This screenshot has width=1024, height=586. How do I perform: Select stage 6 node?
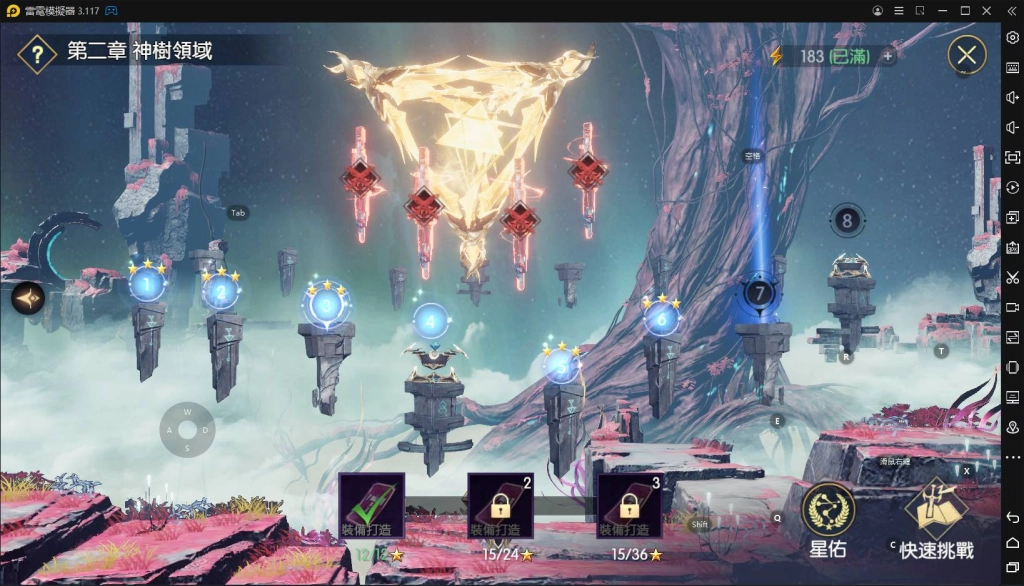(660, 318)
